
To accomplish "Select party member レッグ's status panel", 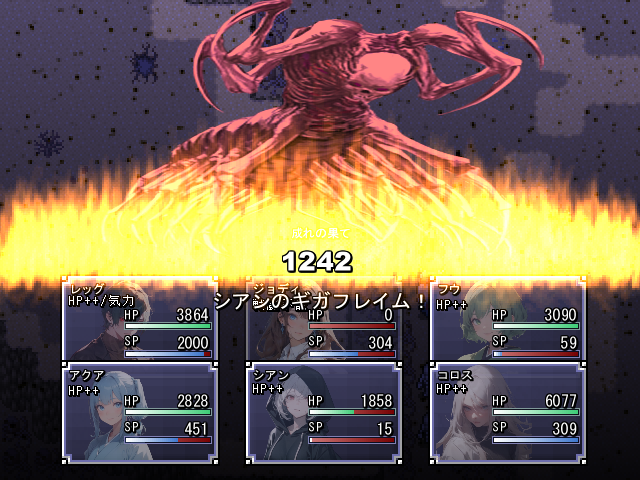I will (139, 320).
